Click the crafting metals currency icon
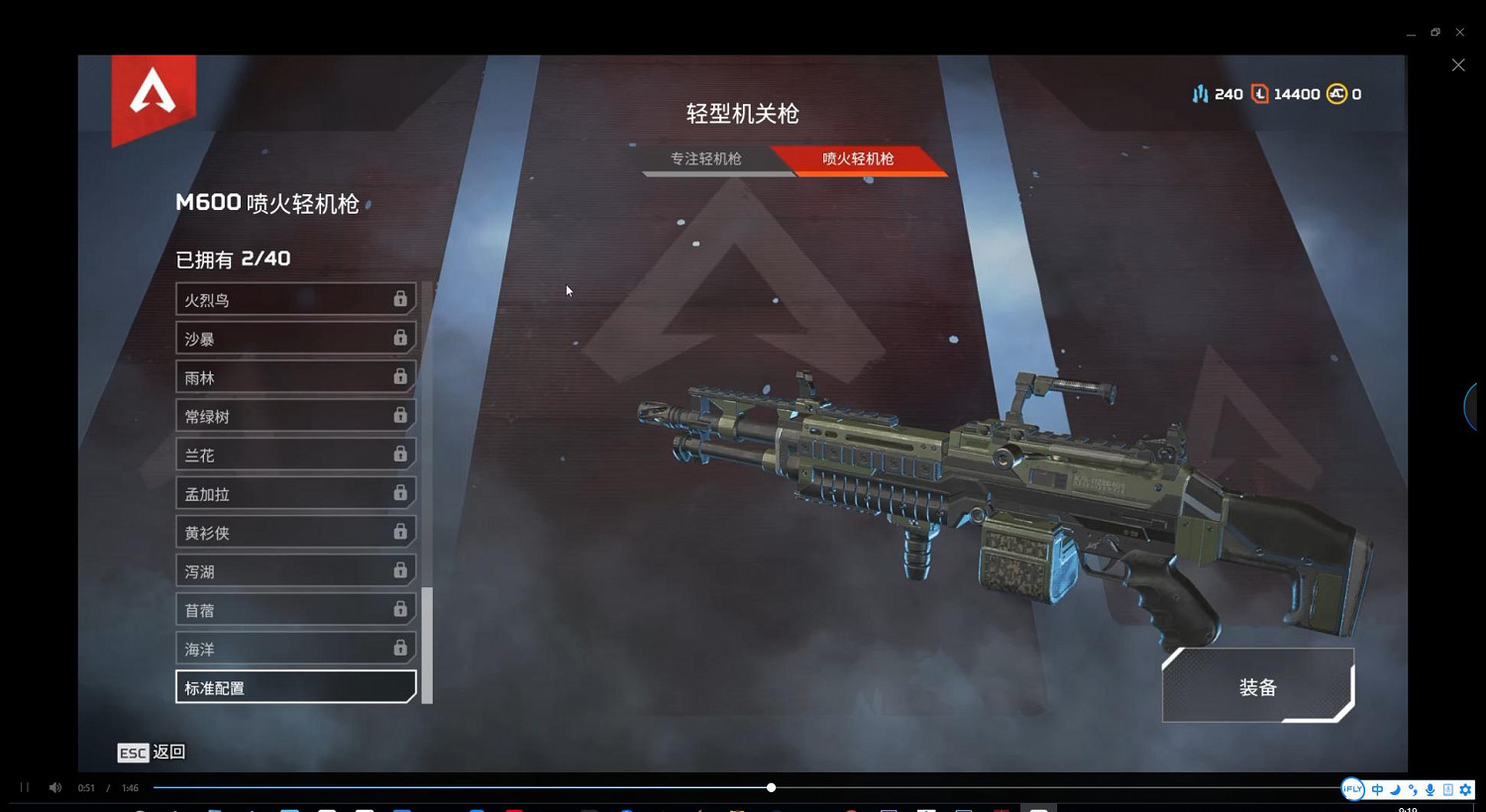 coord(1201,93)
